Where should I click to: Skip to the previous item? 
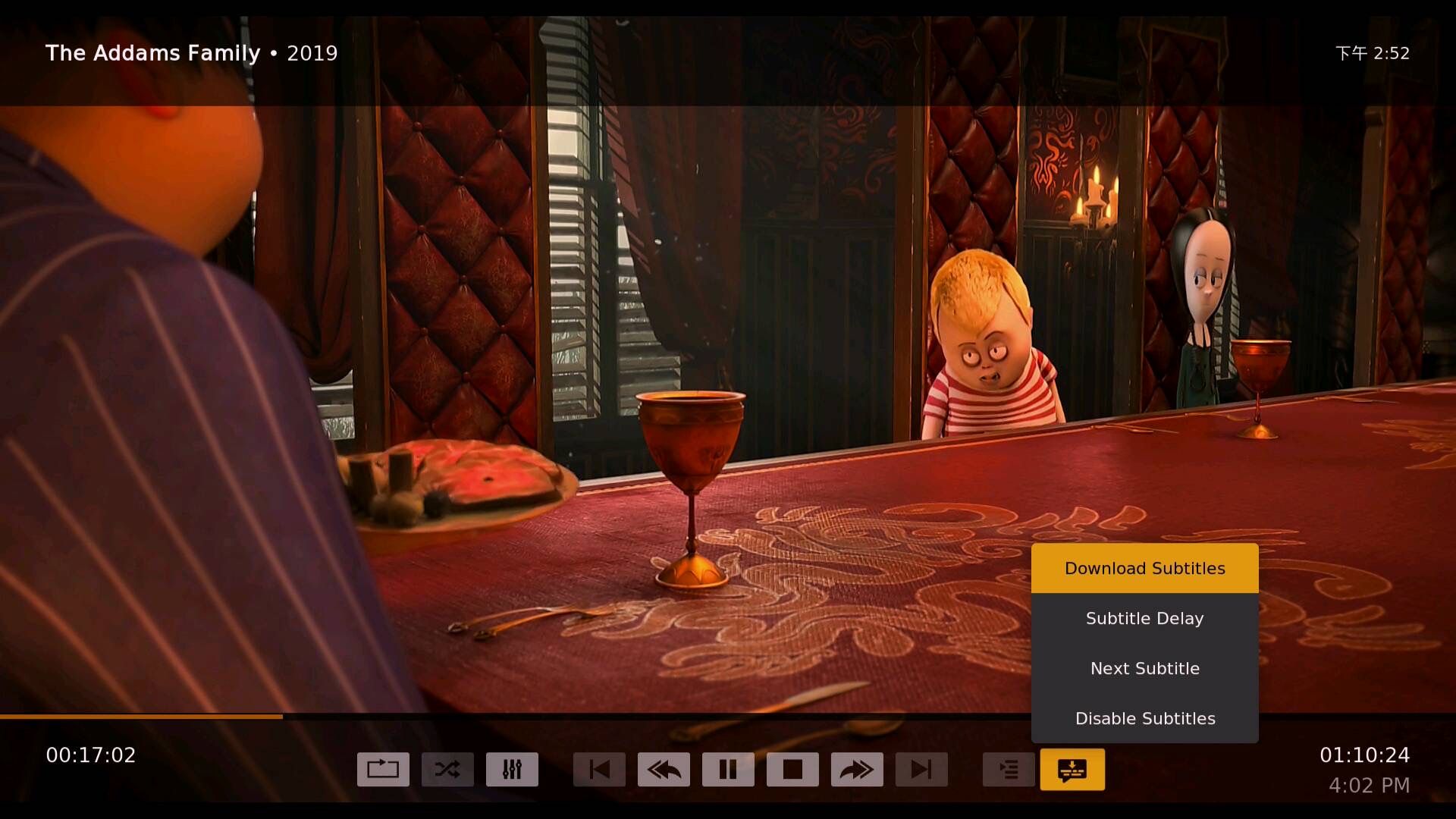[599, 770]
